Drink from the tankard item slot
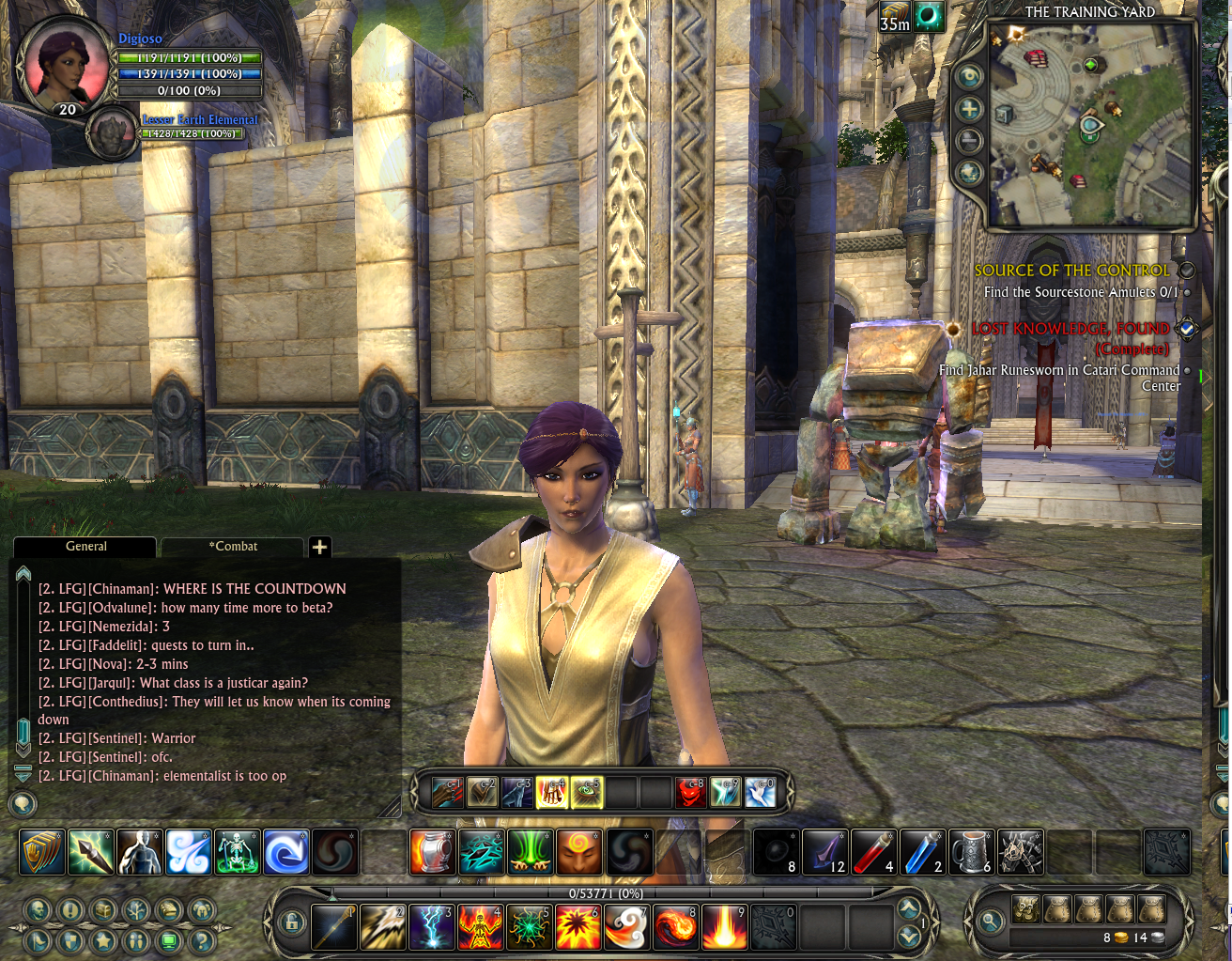The width and height of the screenshot is (1232, 961). tap(971, 852)
